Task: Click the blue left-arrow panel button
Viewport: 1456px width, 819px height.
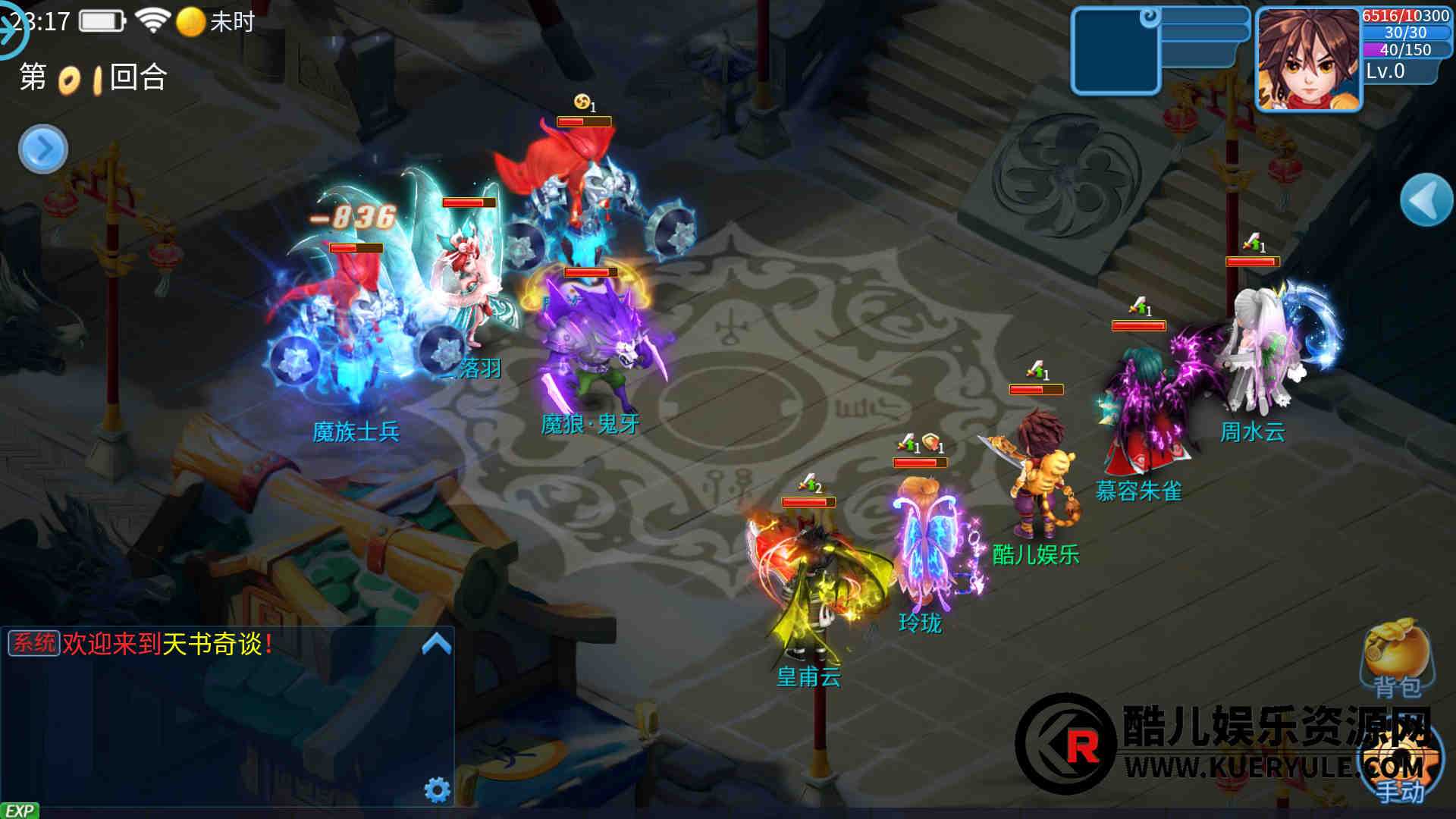Action: (1426, 200)
